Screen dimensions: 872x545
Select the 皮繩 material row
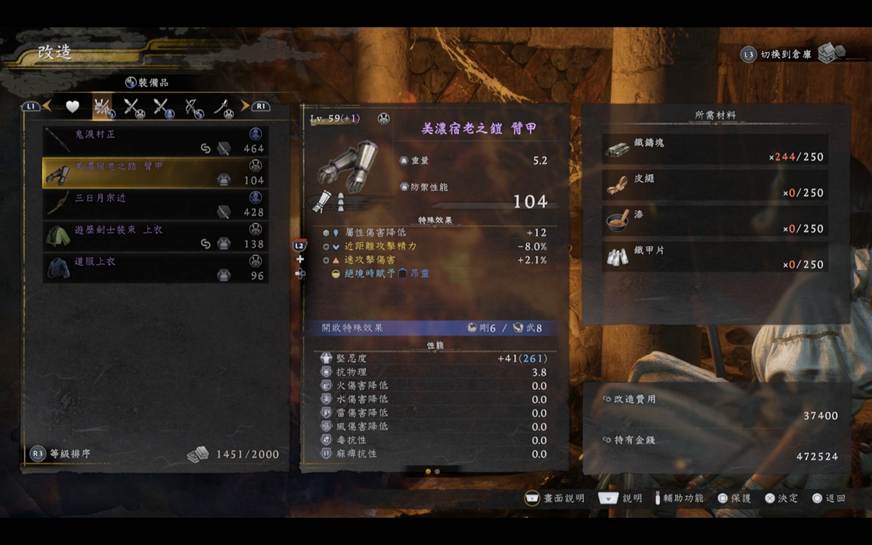coord(716,186)
